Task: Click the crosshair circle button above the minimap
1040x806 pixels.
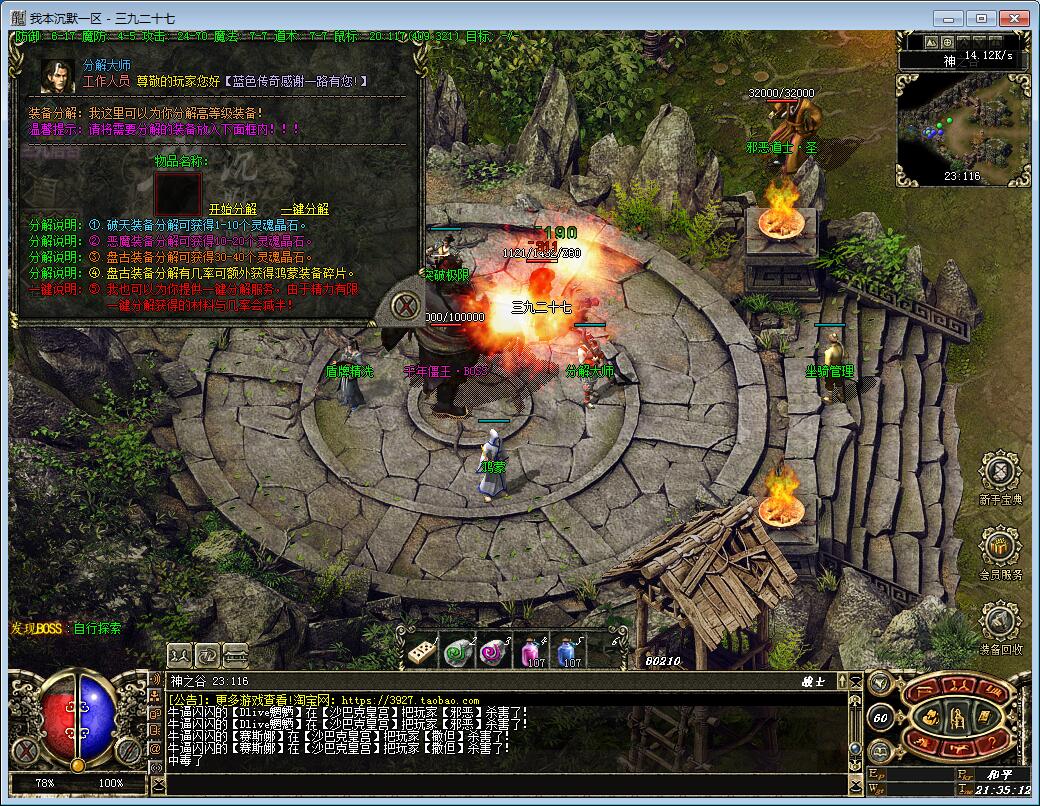Action: click(x=947, y=43)
